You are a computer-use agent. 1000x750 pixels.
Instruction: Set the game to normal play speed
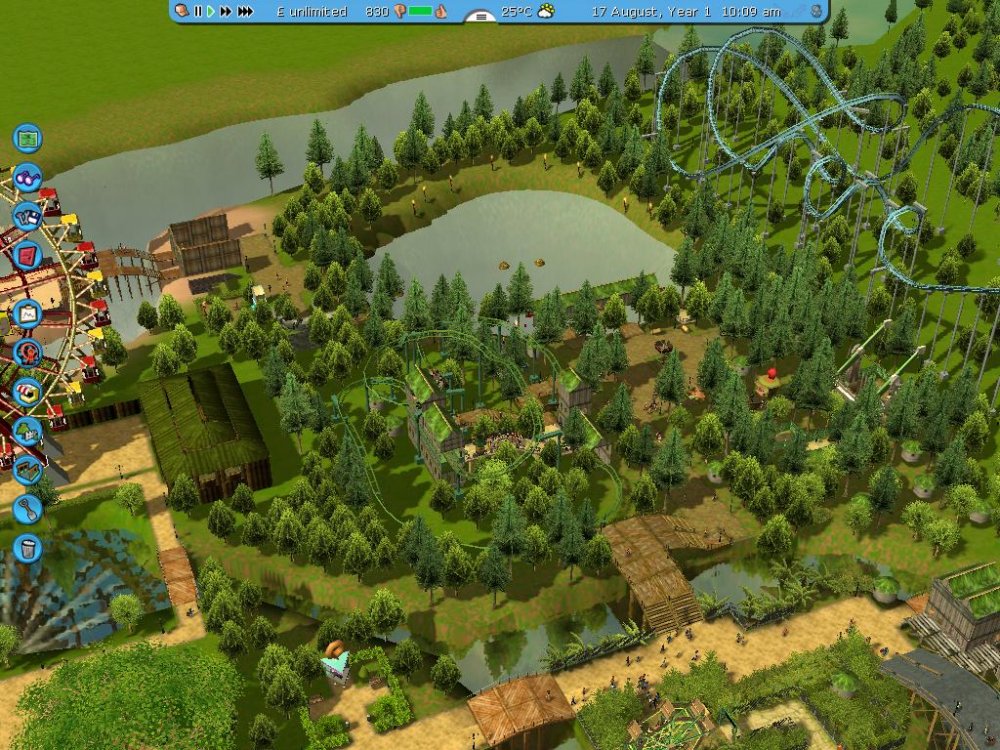click(210, 11)
